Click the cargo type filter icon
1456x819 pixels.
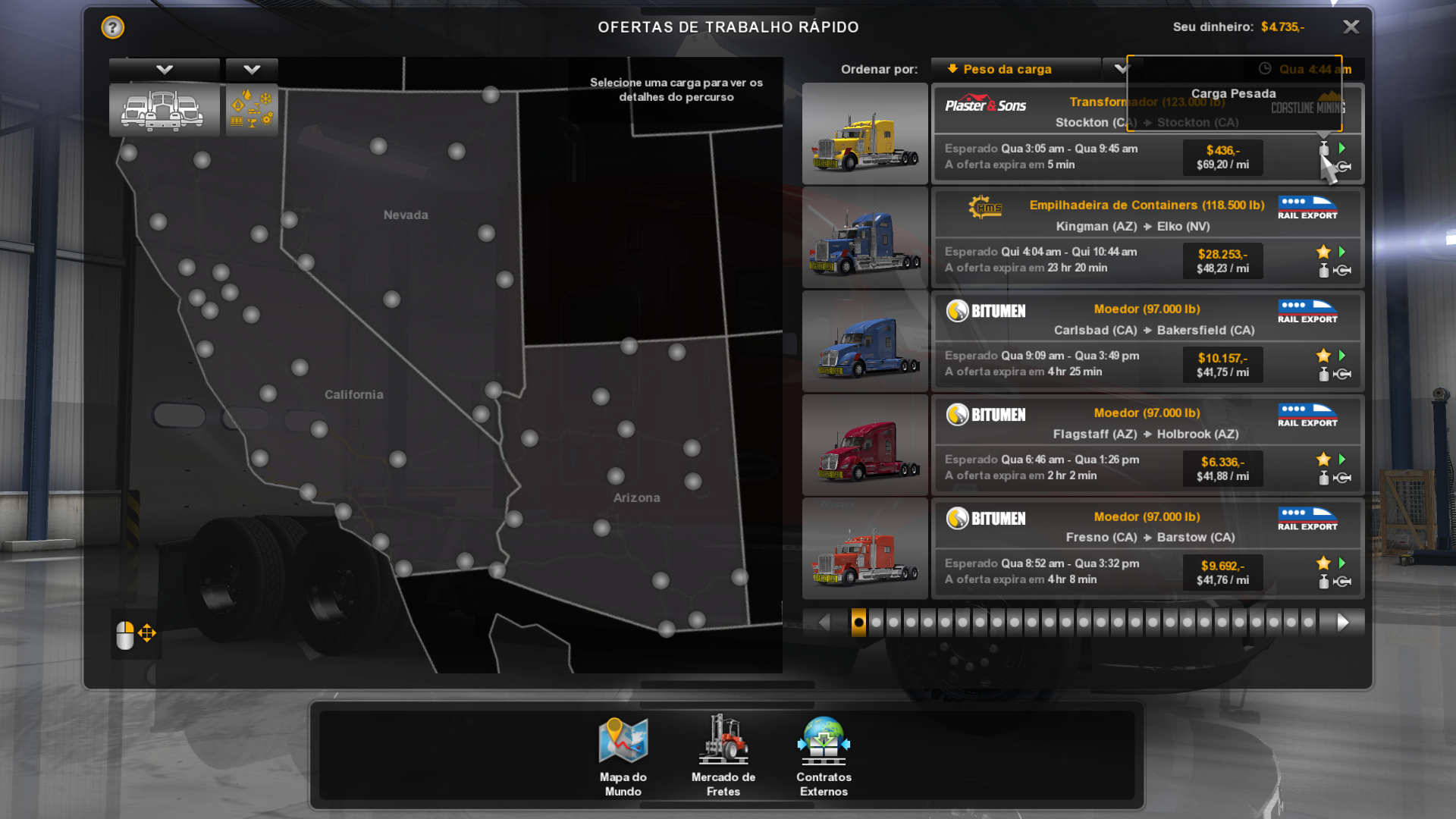coord(252,110)
